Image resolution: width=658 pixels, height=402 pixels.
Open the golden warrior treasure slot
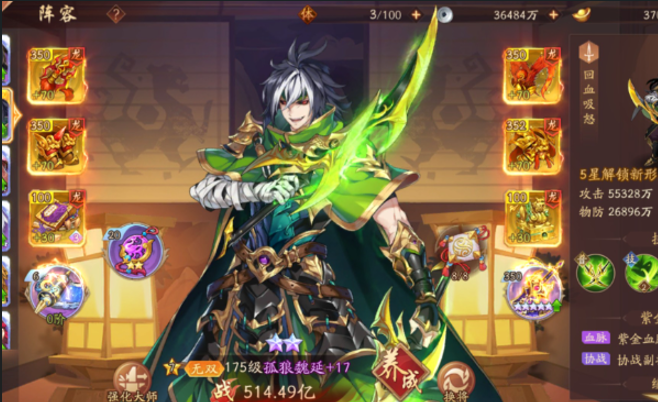click(x=531, y=212)
